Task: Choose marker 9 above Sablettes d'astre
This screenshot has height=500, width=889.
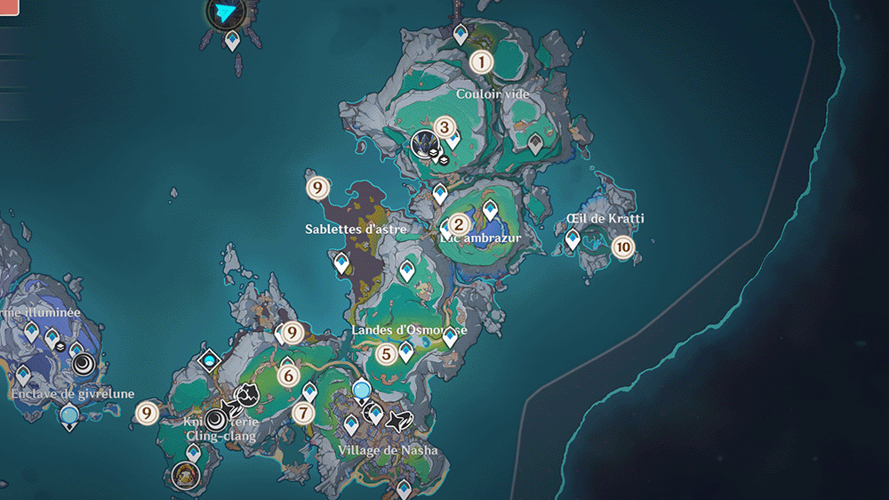Action: (x=317, y=186)
